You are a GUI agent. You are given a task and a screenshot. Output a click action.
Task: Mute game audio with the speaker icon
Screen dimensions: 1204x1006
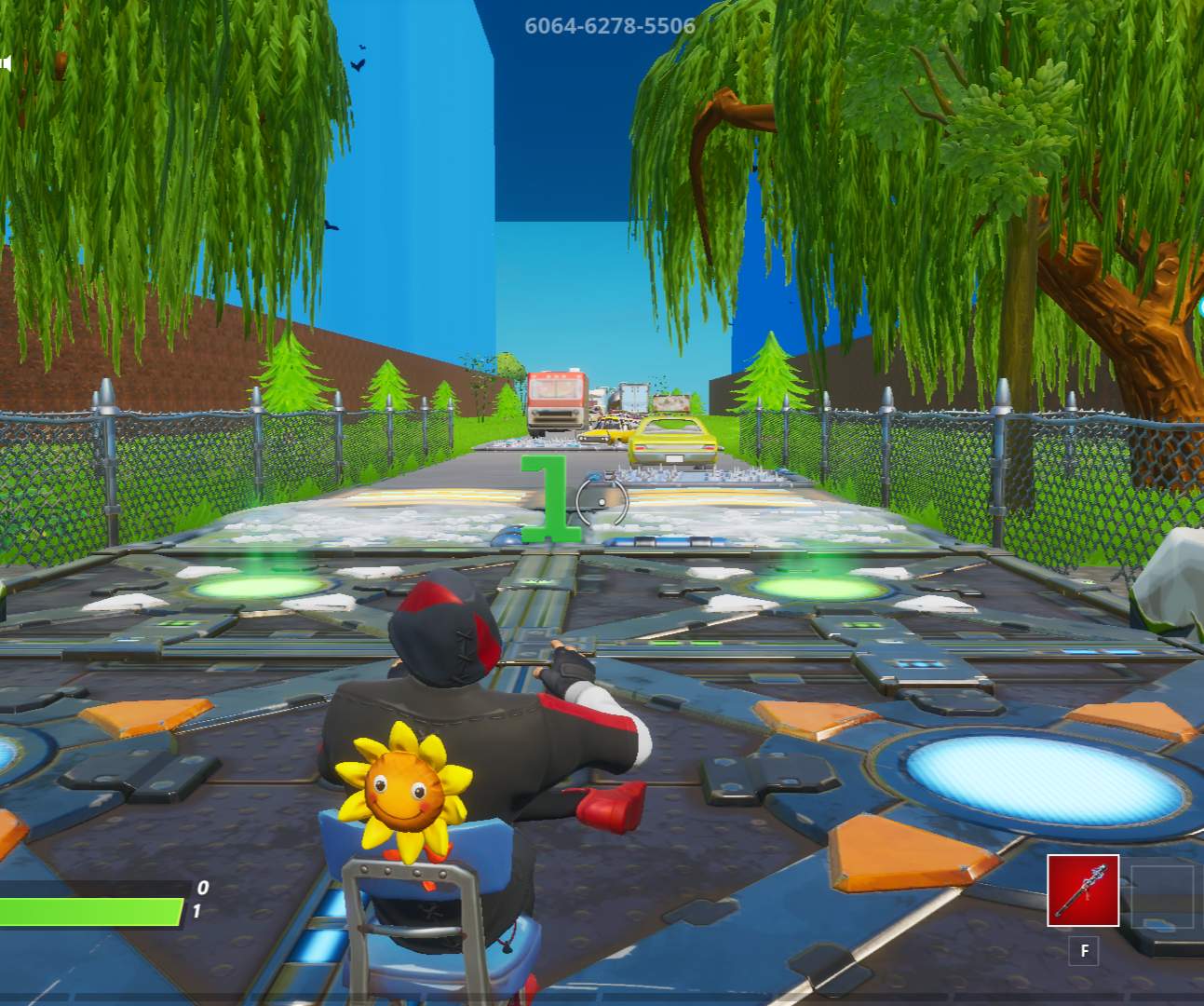click(6, 63)
